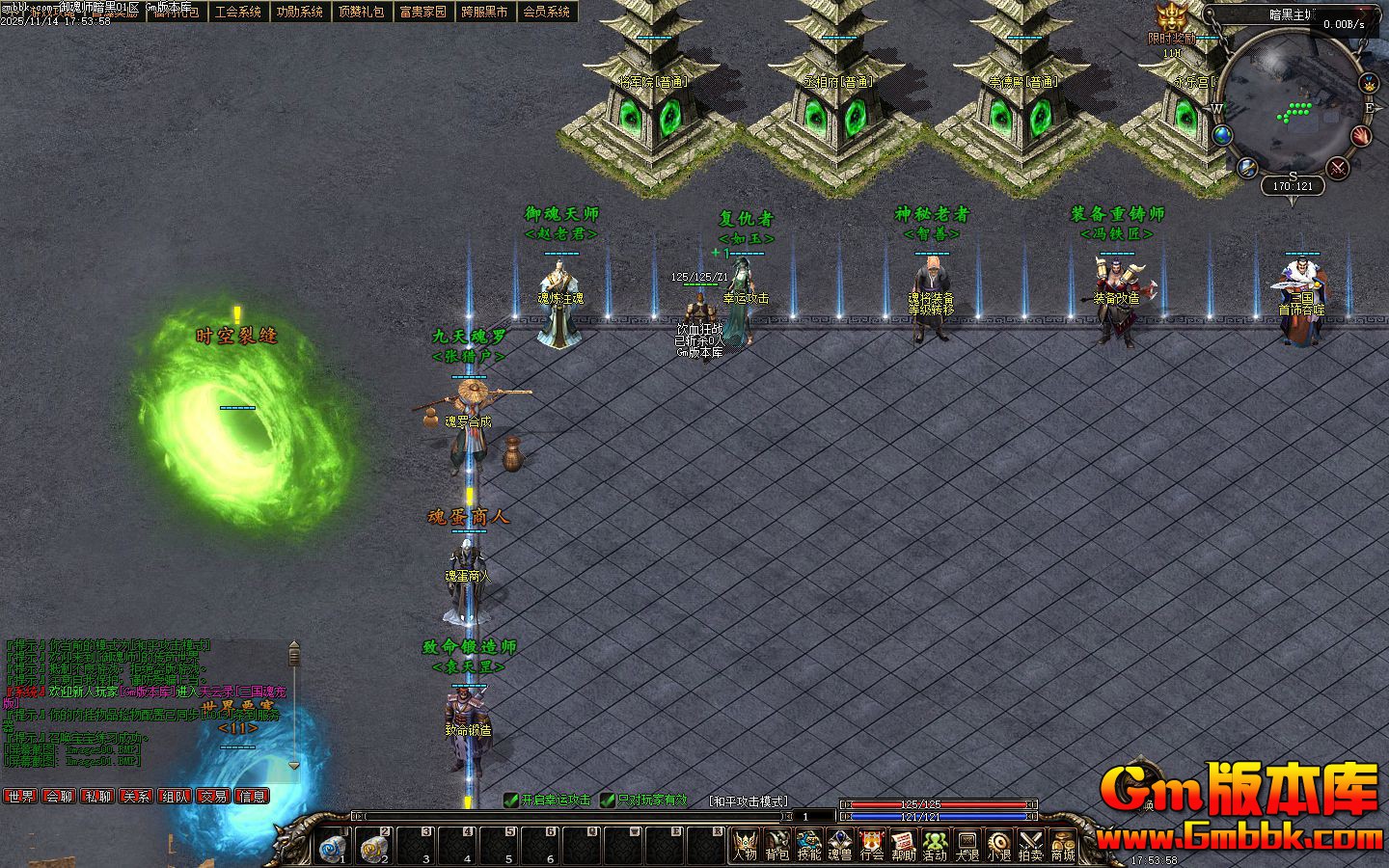Click the circular minimap
Screen dimensions: 1389x868
[x=1294, y=106]
